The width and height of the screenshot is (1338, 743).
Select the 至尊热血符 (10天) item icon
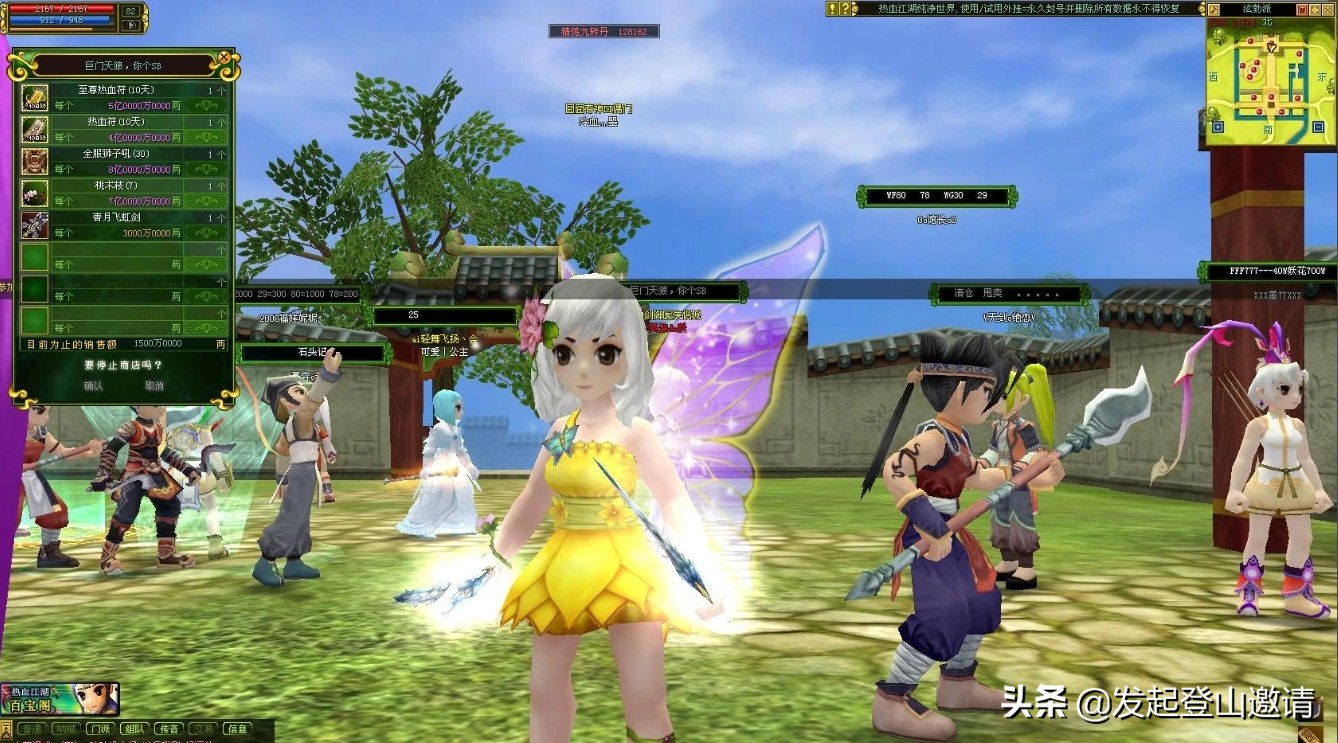tap(35, 97)
